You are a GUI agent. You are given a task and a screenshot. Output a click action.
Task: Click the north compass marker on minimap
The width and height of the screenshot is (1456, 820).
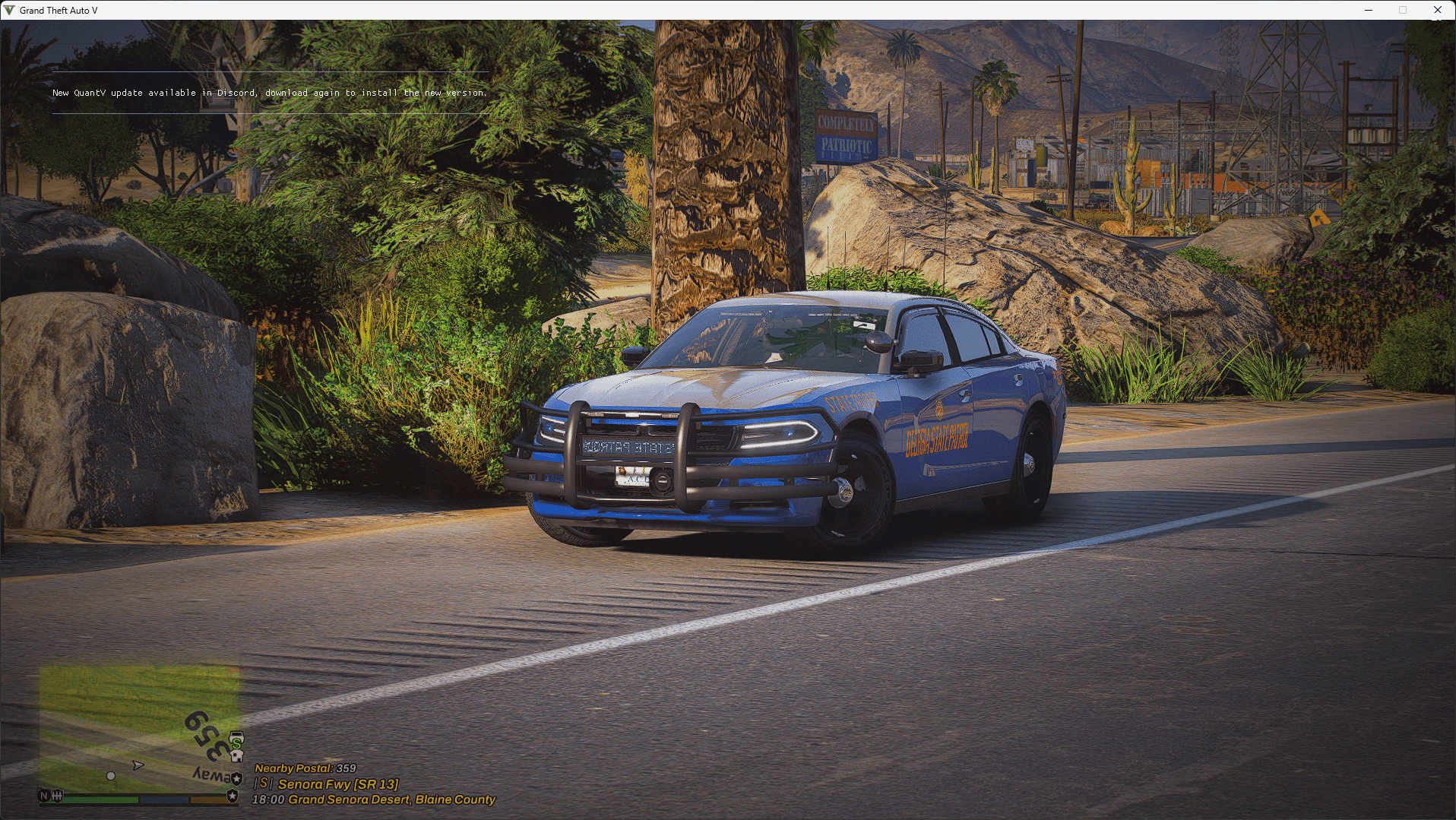44,796
